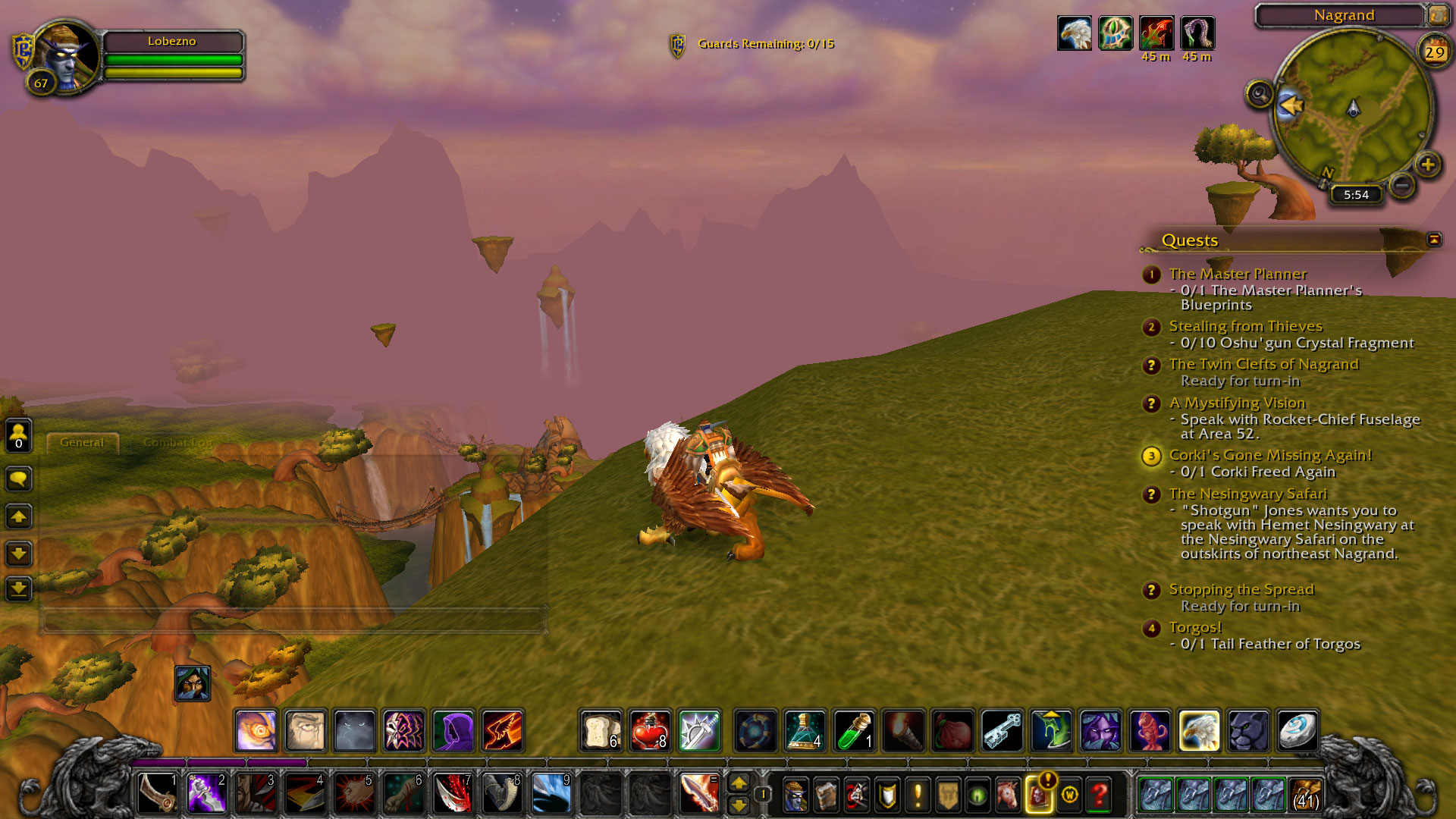Open the world map button beside Nagrand

pyautogui.click(x=1438, y=15)
